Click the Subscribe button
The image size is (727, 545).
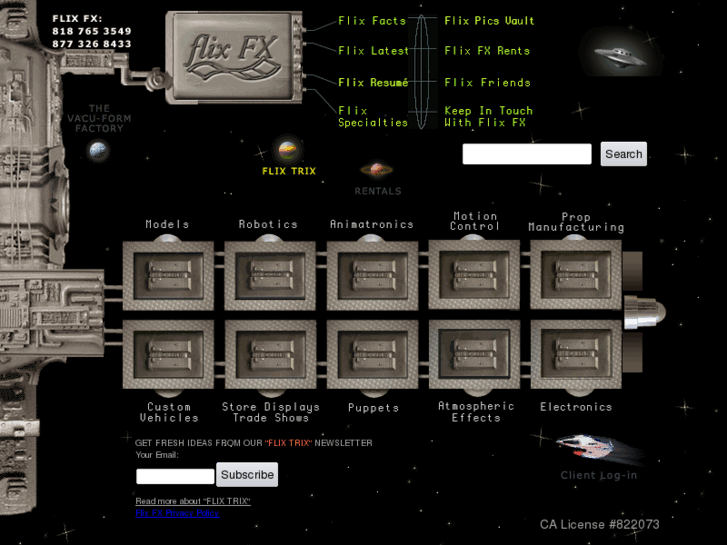[x=247, y=475]
